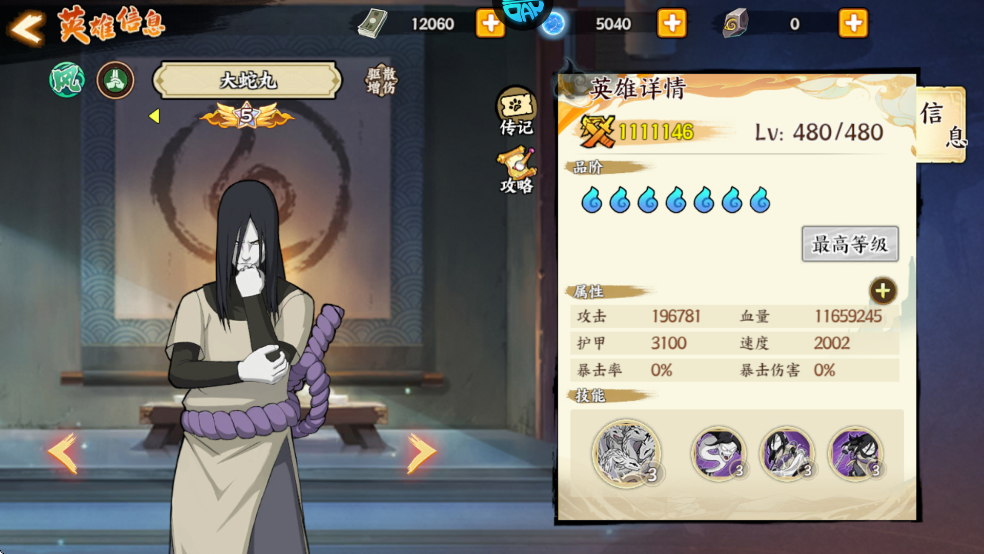Click the 最高等级 max level button
The width and height of the screenshot is (984, 554).
click(x=850, y=244)
